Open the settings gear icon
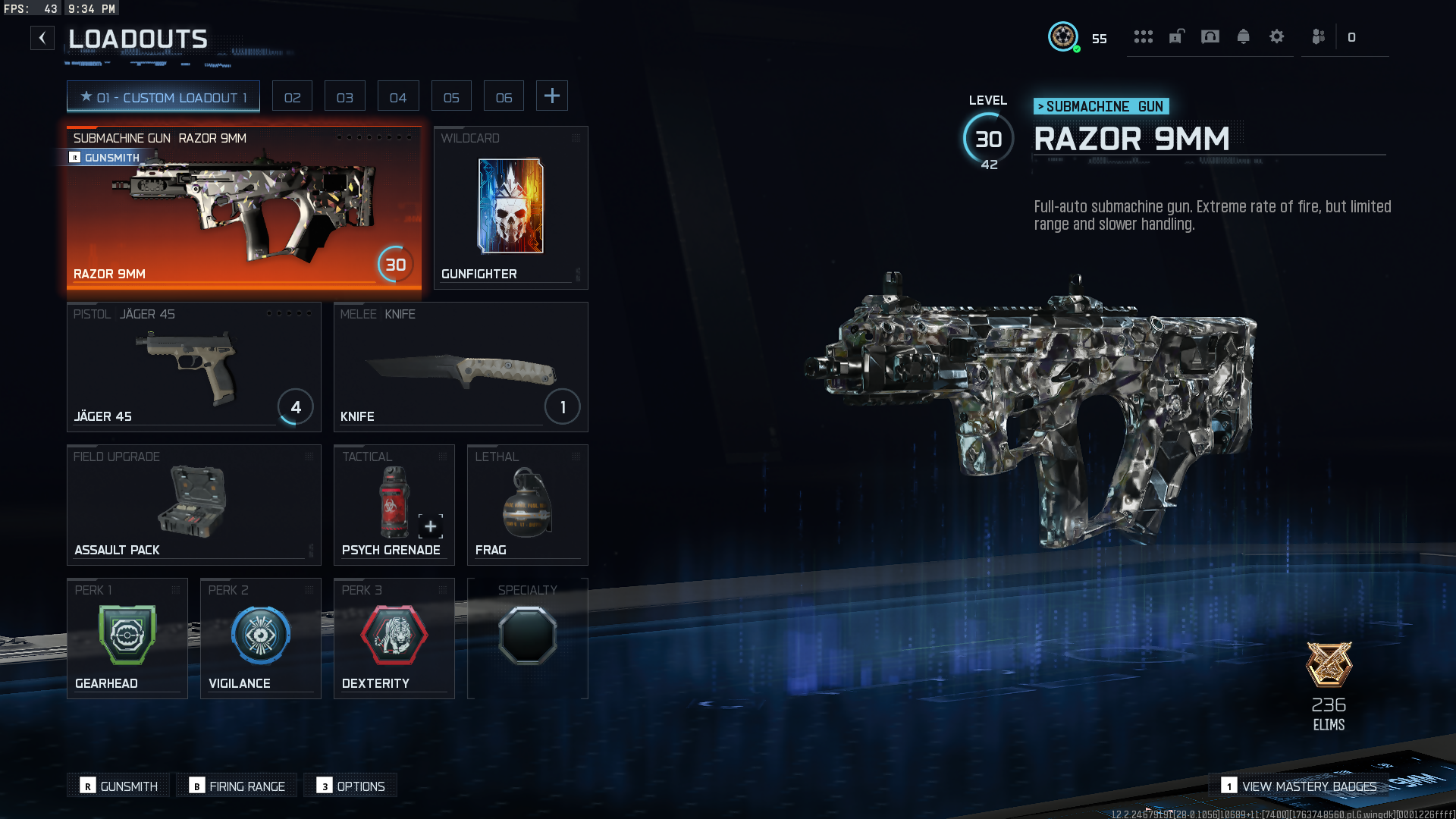1456x819 pixels. 1276,36
